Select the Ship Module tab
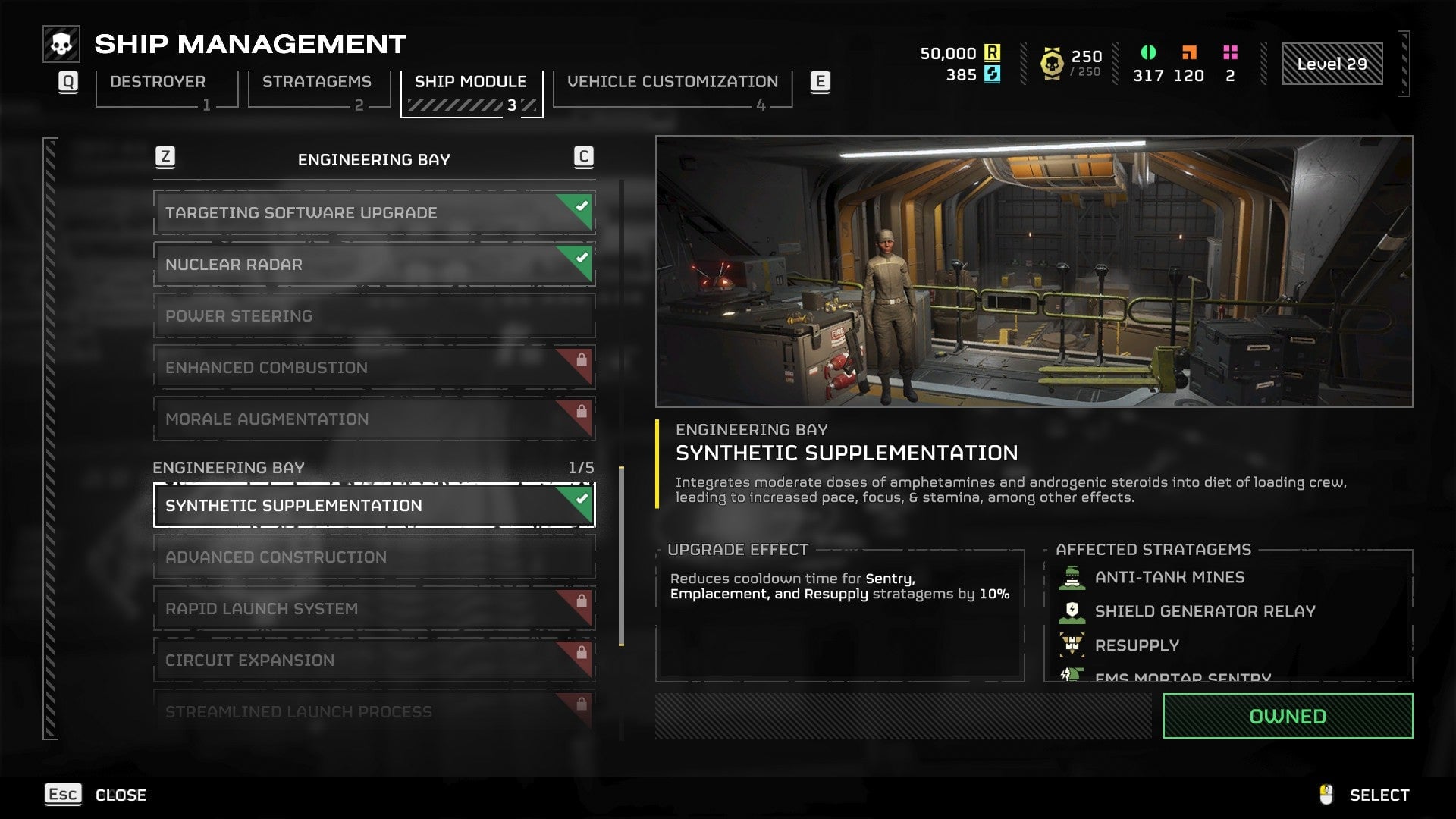Viewport: 1456px width, 819px height. [x=470, y=82]
